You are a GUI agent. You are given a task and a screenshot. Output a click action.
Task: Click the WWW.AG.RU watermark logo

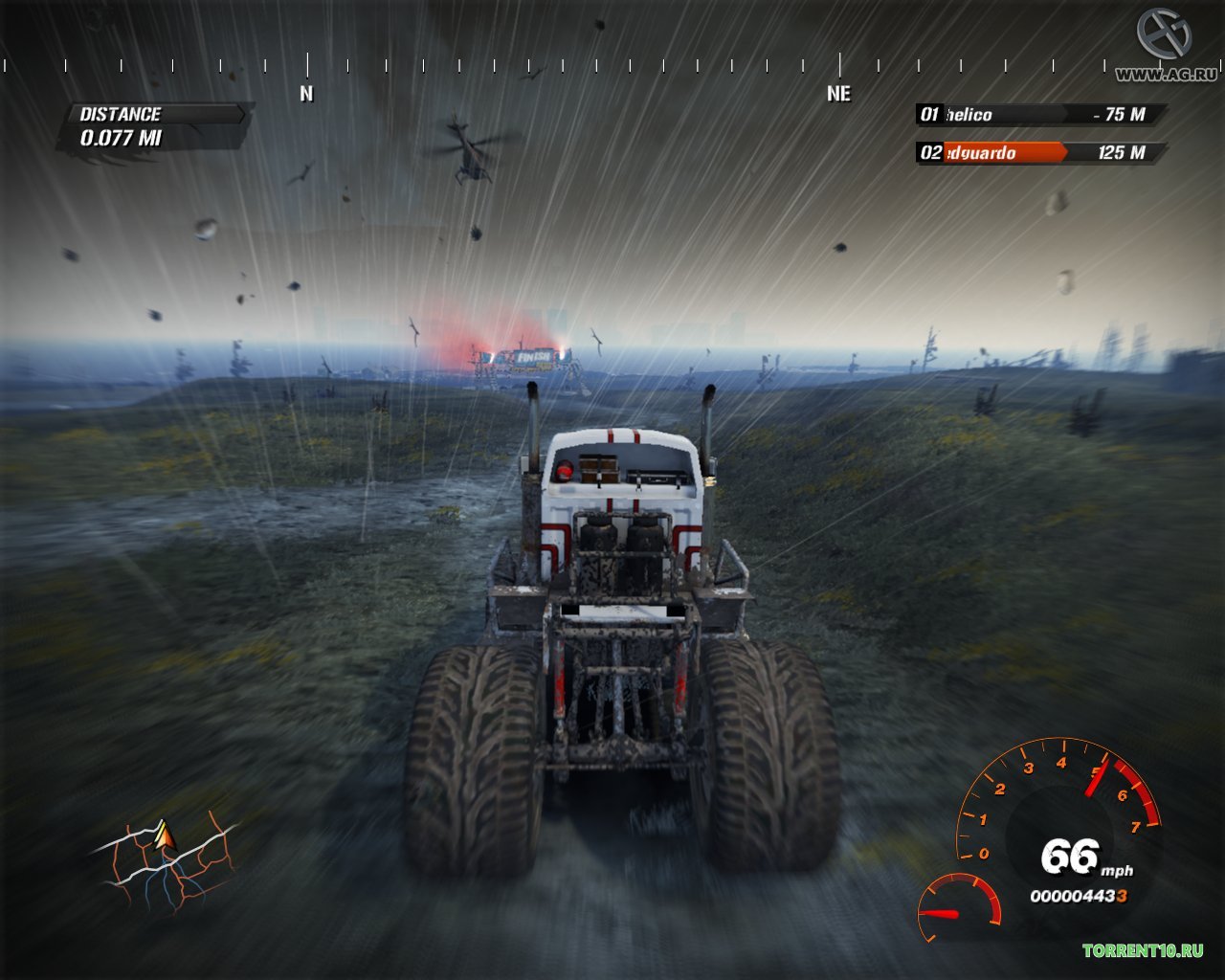click(1165, 46)
